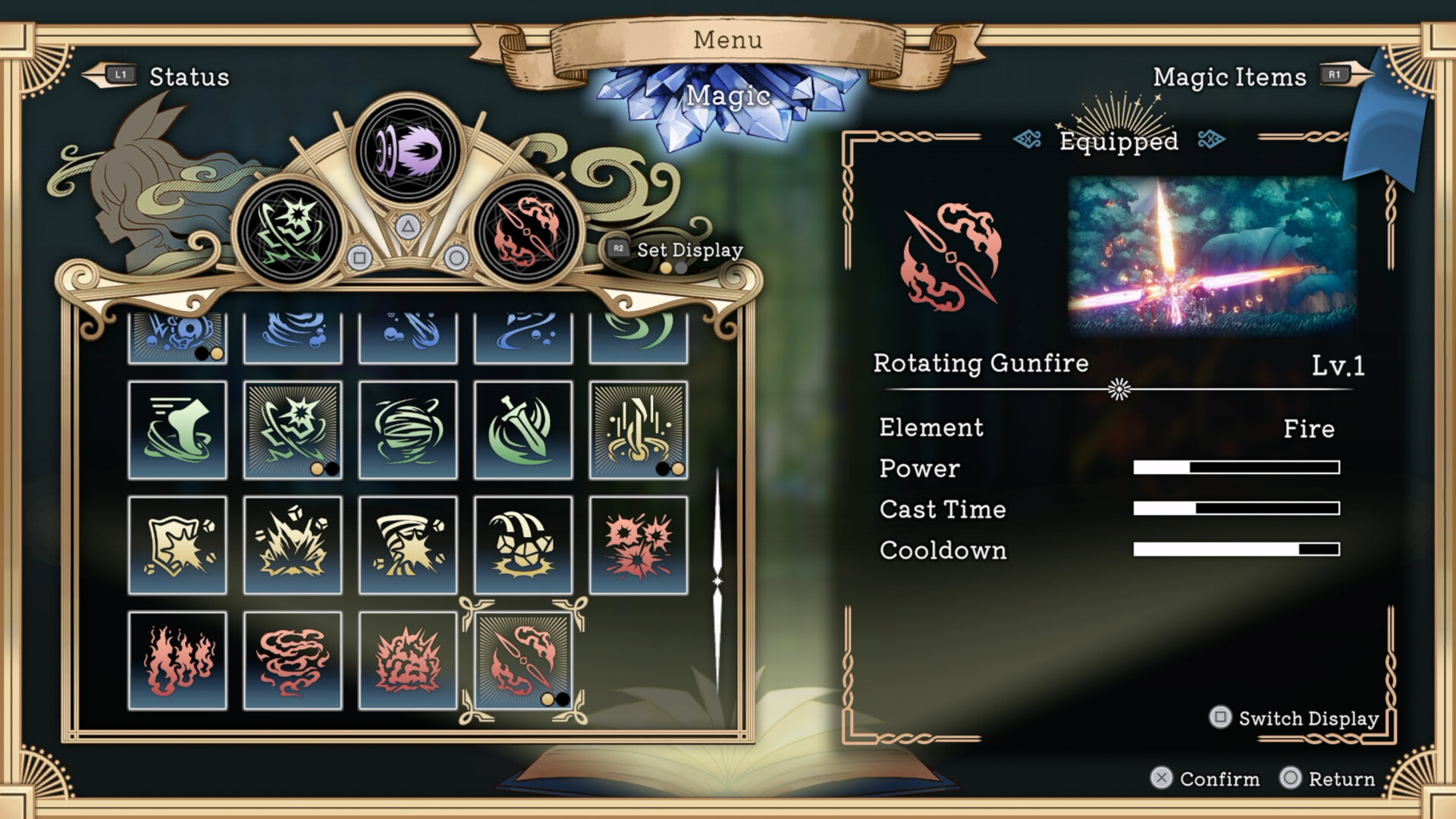
Task: Select the red swirling smoke spell
Action: point(293,661)
